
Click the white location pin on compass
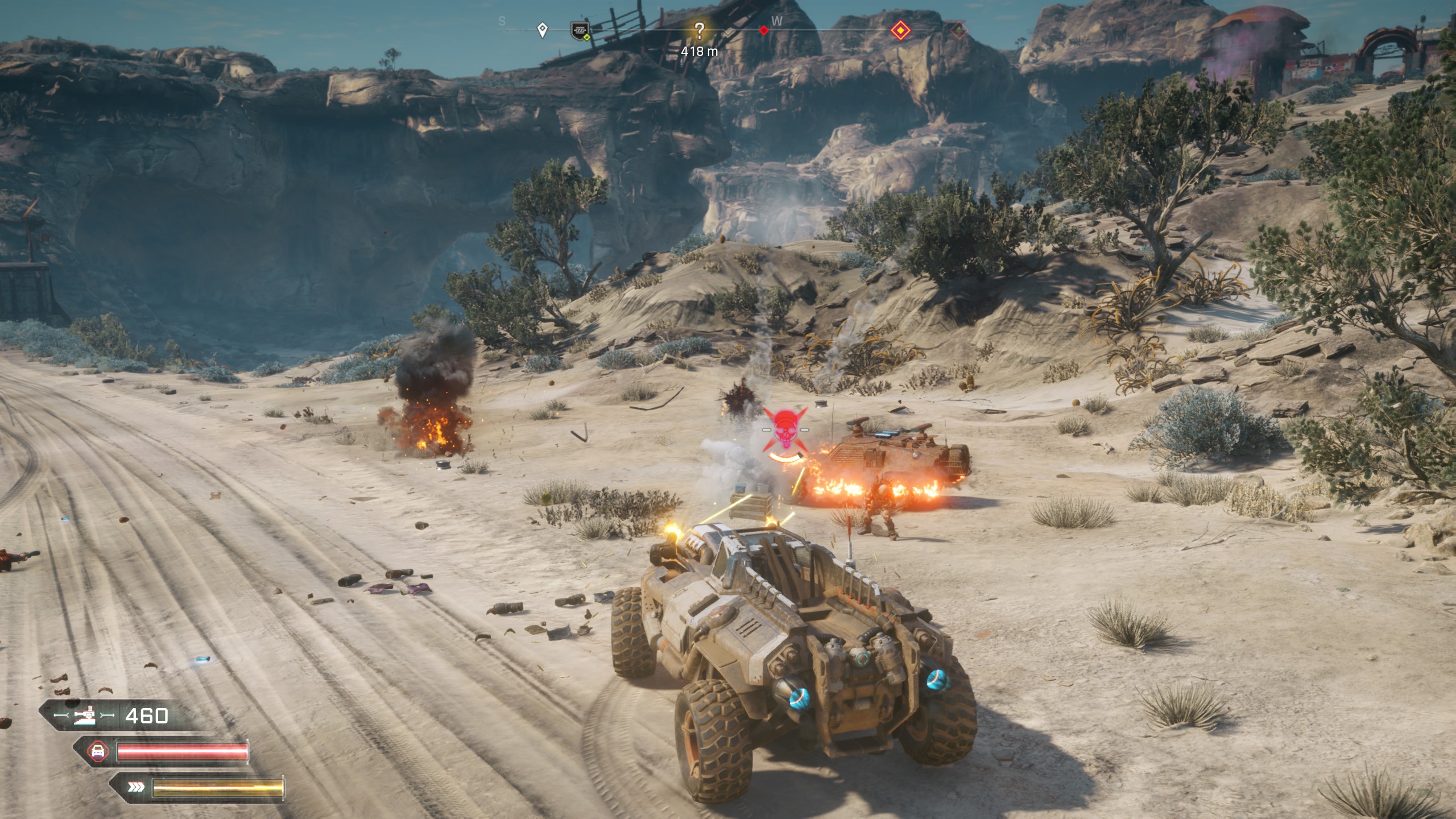(543, 30)
